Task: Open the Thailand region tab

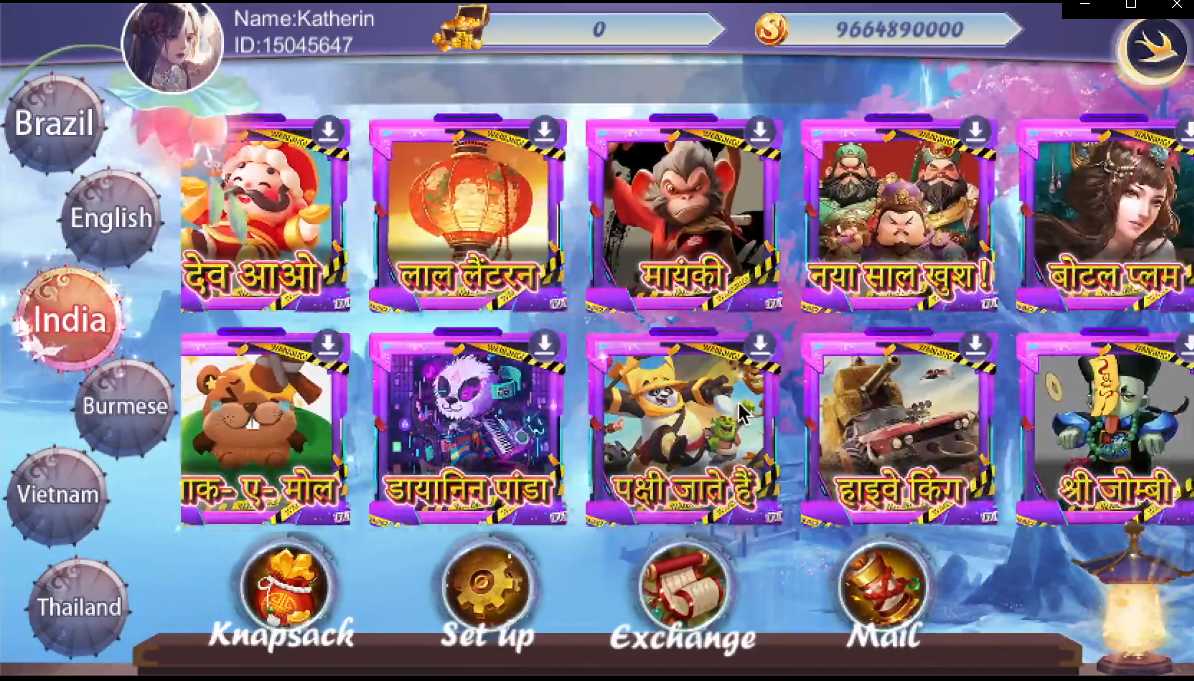Action: point(79,607)
